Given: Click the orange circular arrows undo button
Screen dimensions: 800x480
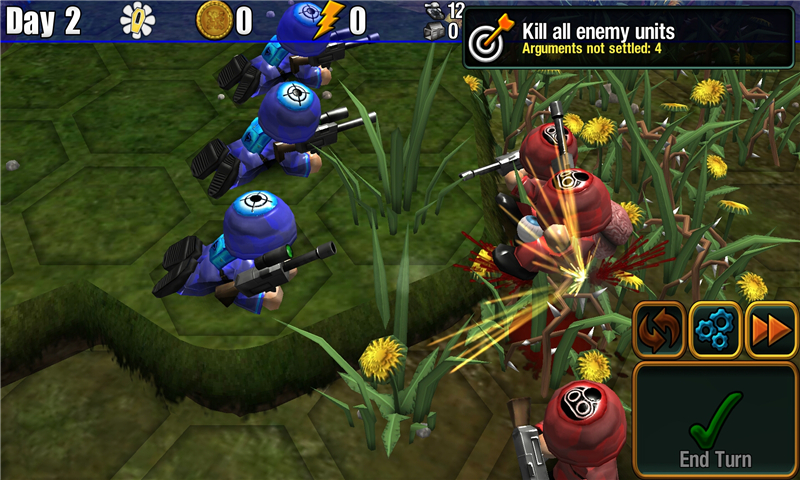Looking at the screenshot, I should pyautogui.click(x=659, y=330).
